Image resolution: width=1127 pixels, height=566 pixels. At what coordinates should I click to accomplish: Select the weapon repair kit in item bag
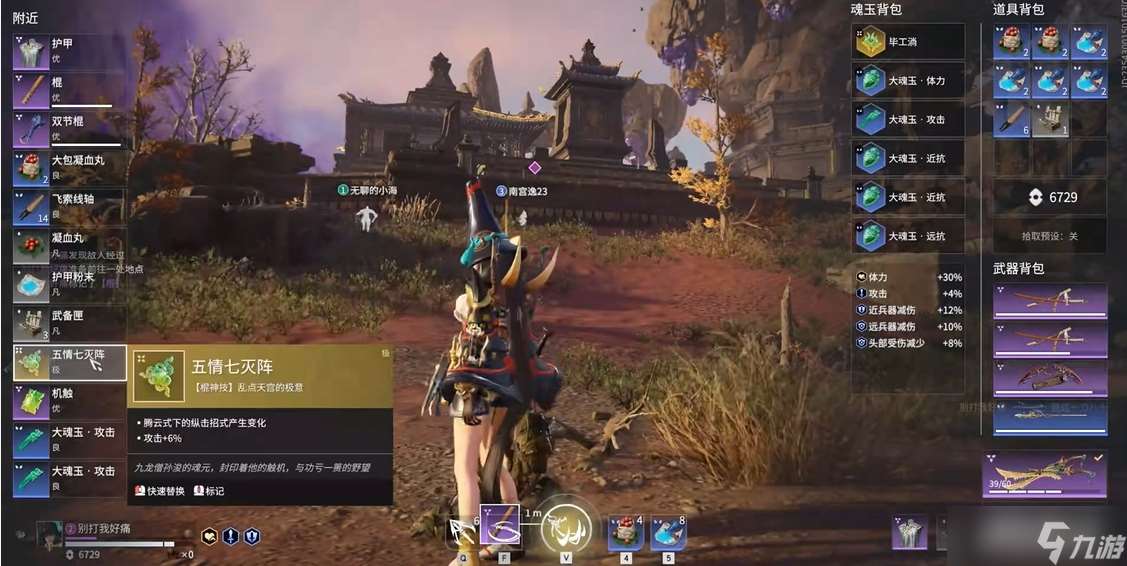click(1050, 119)
